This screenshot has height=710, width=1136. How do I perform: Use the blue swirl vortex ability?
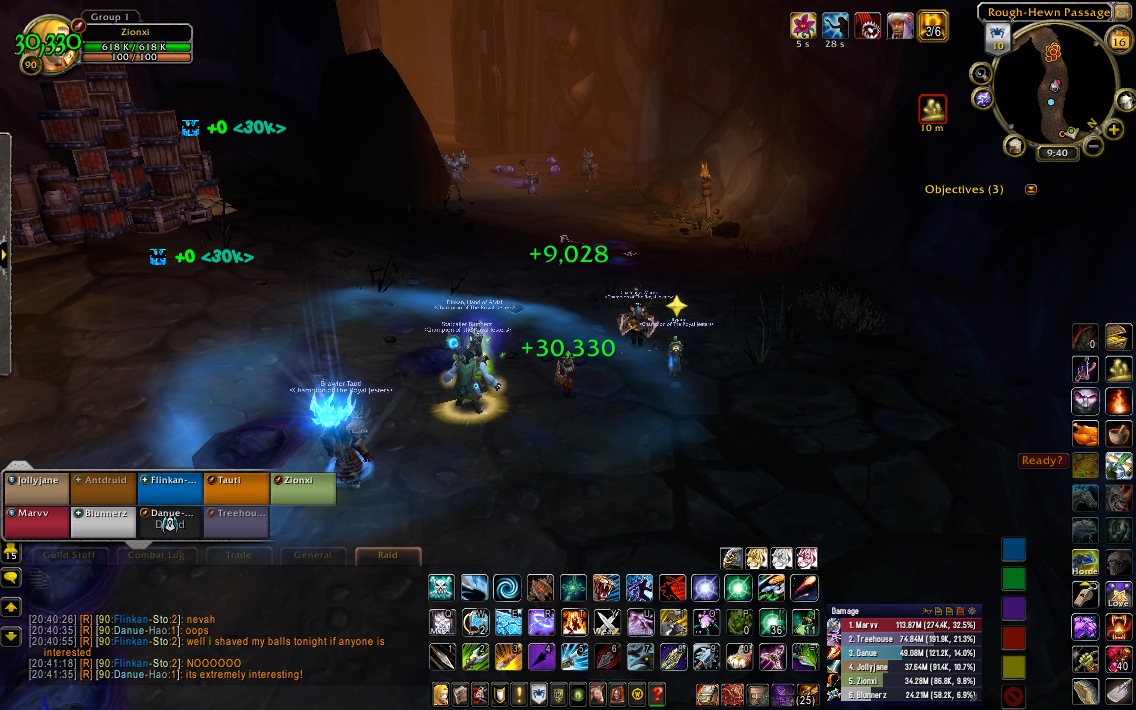(507, 588)
